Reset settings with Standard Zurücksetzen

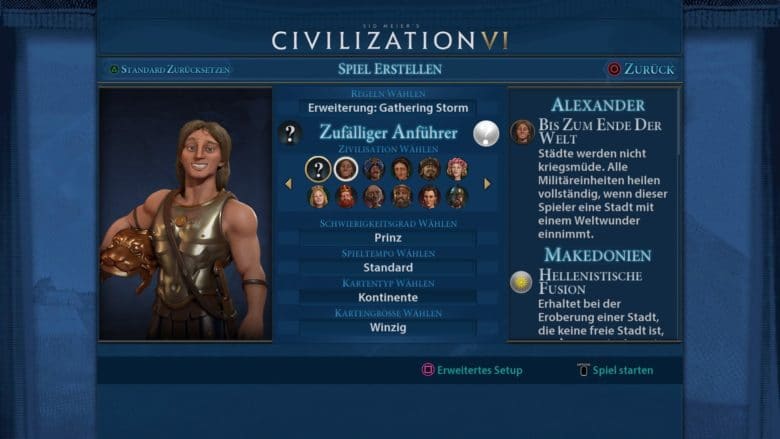pyautogui.click(x=170, y=69)
